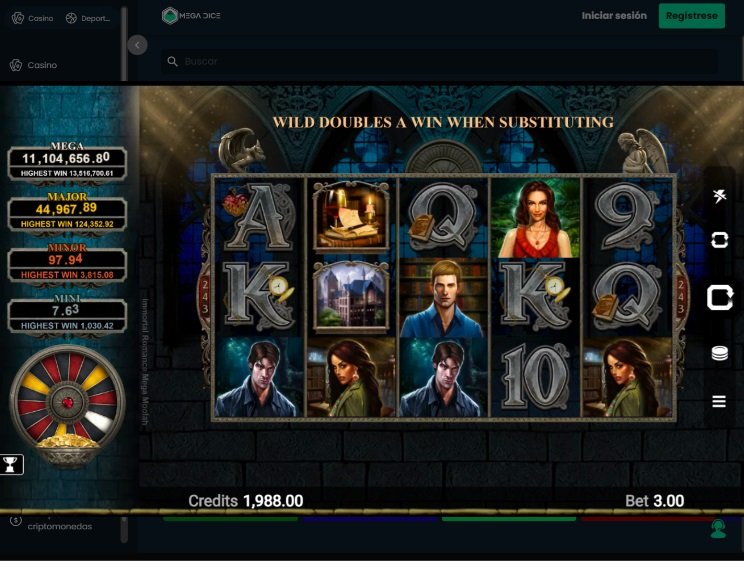
Task: Collapse the sidebar with the arrow button
Action: [x=138, y=45]
